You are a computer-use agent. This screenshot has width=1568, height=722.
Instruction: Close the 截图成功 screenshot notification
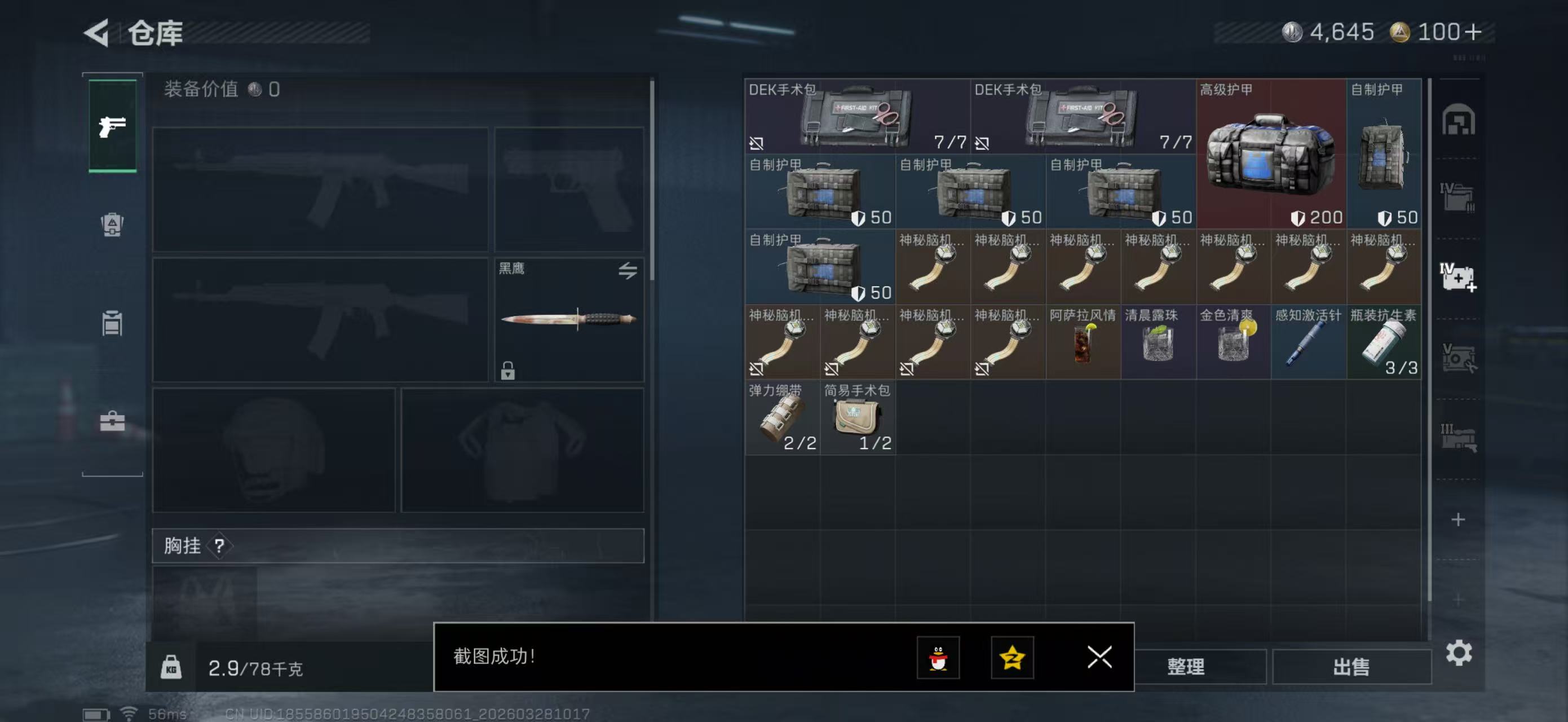pyautogui.click(x=1099, y=657)
